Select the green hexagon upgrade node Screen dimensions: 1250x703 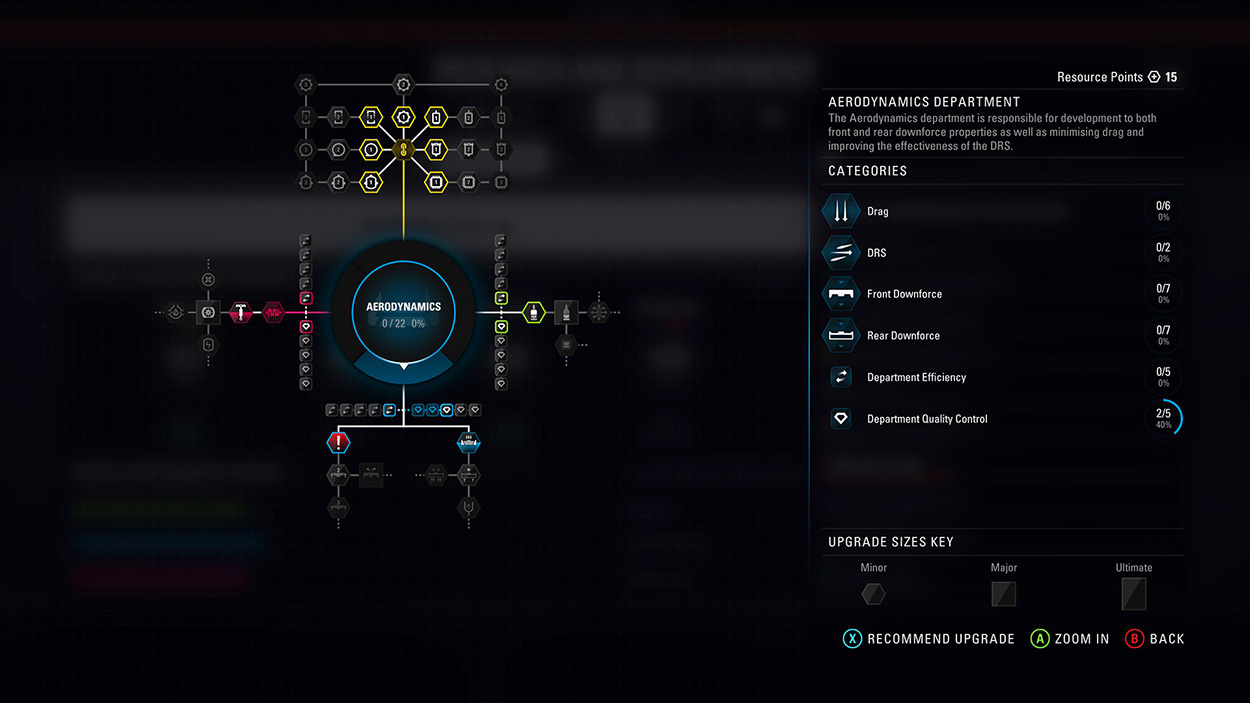click(x=534, y=312)
